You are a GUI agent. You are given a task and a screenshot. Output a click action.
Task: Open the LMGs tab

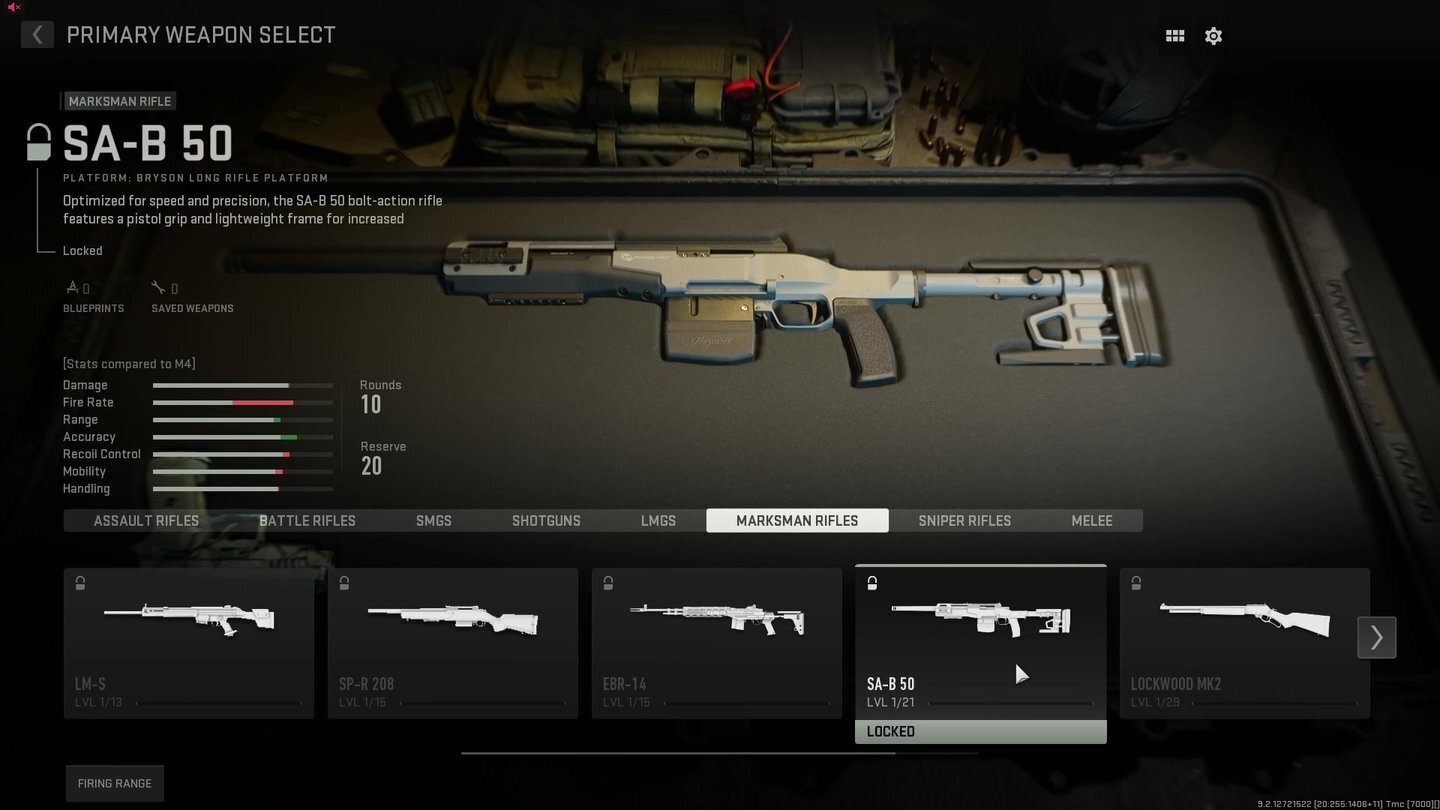[x=658, y=520]
